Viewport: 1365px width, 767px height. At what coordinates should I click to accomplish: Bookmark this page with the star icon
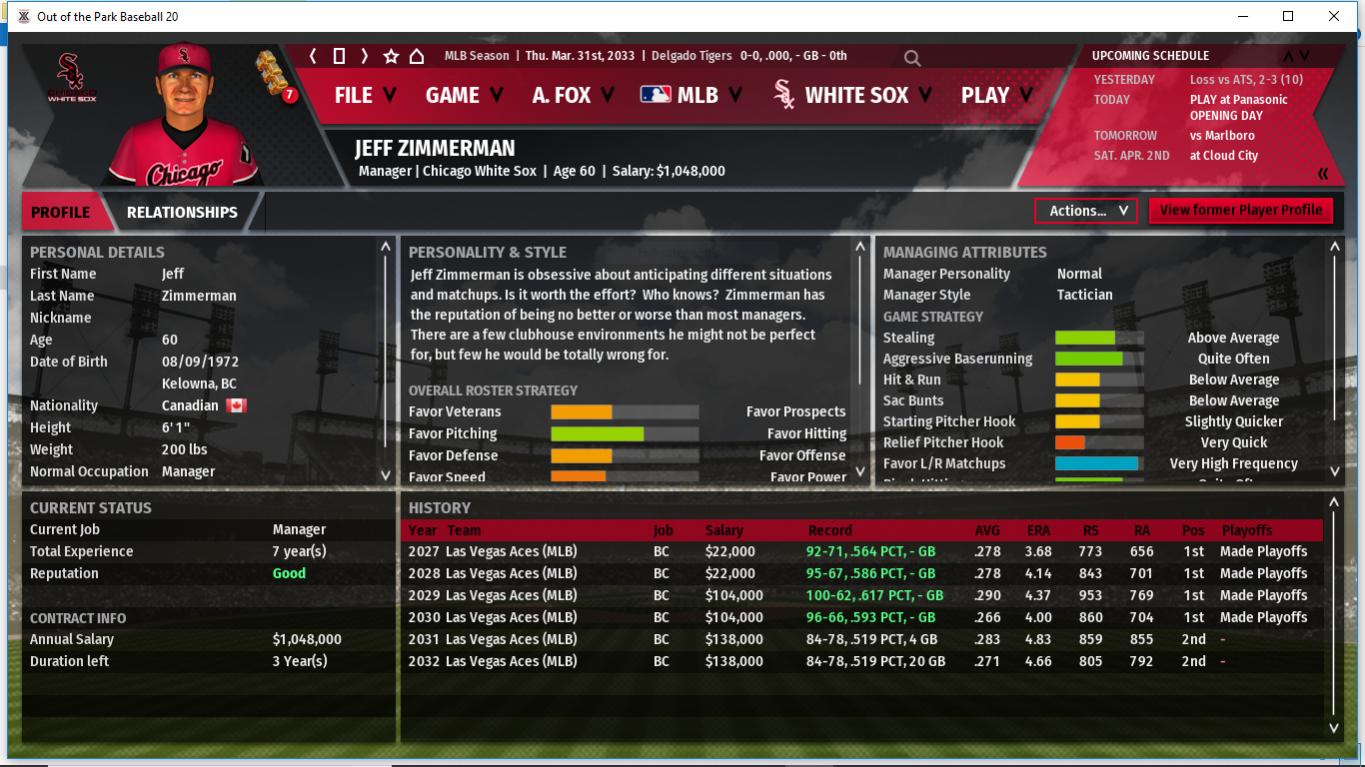391,56
